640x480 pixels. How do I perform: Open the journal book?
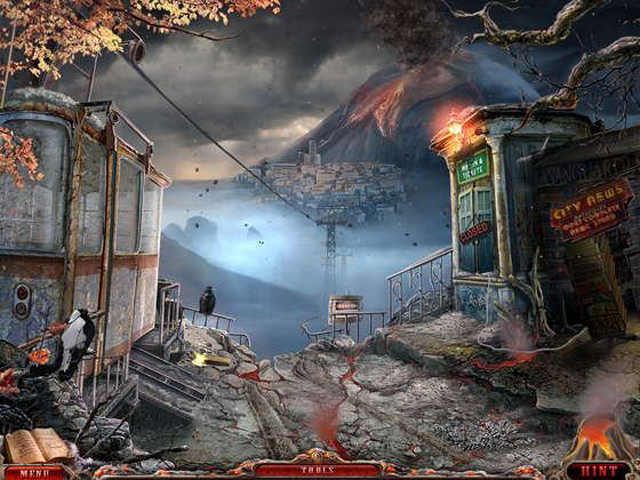38,445
